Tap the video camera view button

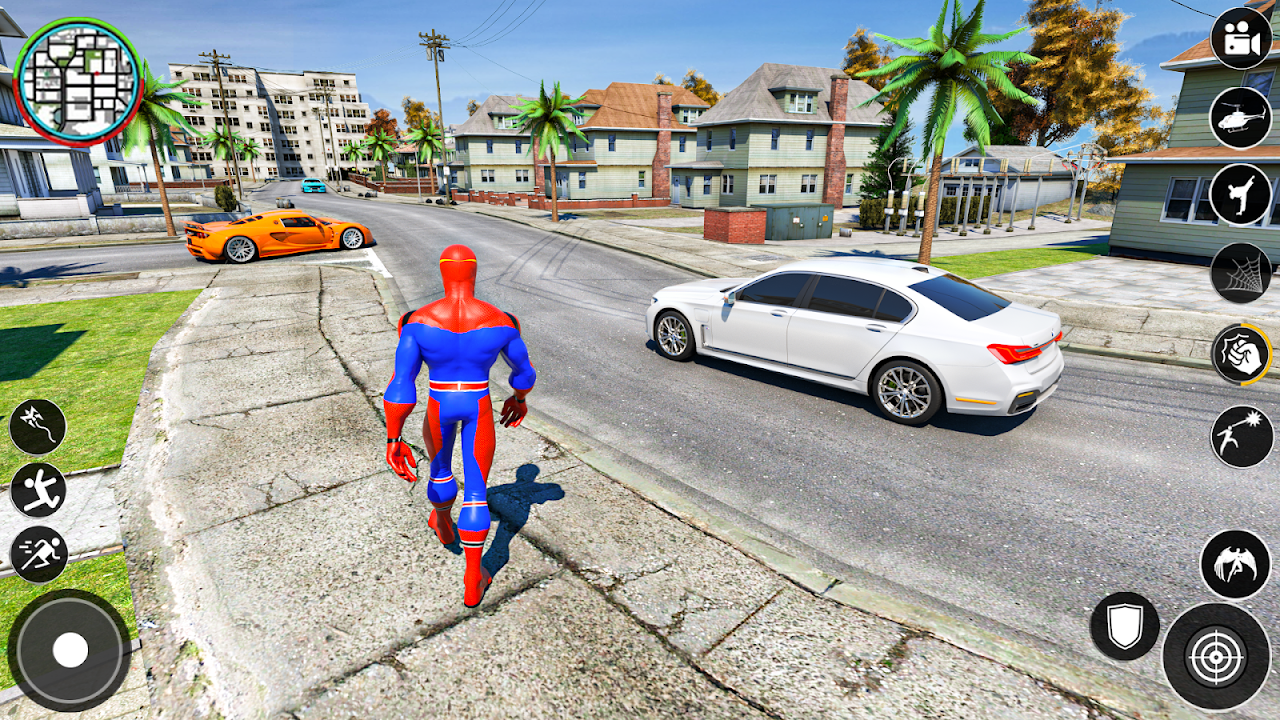click(1241, 38)
